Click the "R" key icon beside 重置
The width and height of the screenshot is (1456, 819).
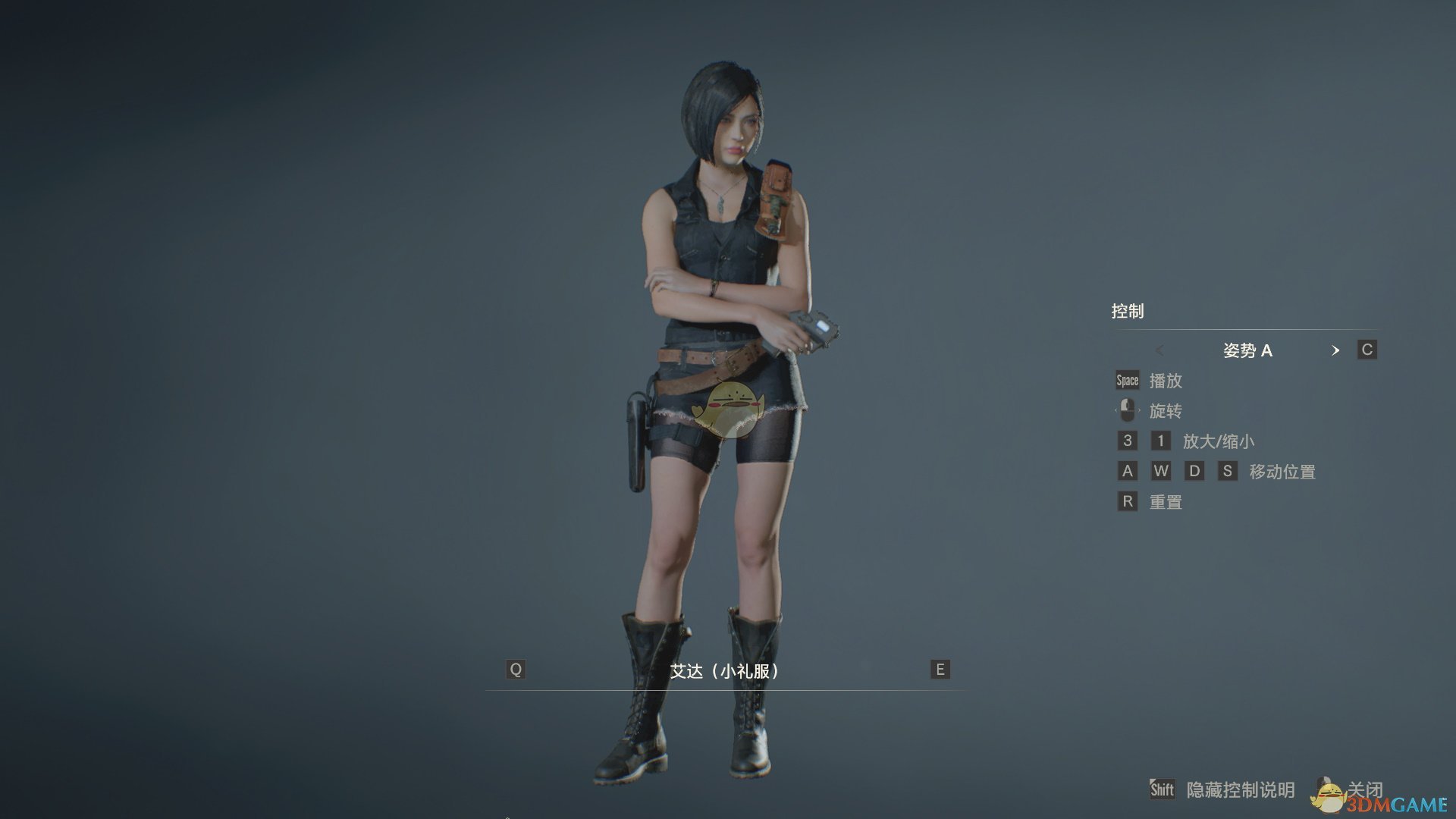pos(1127,501)
